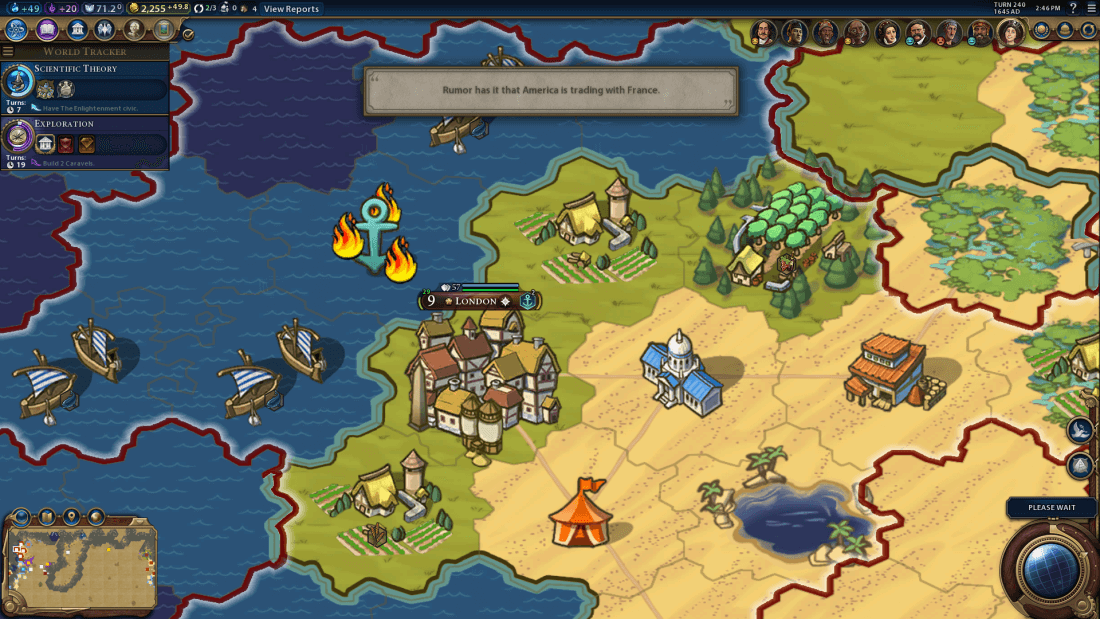This screenshot has height=619, width=1100.
Task: Open the main game menu icon
Action: click(1091, 9)
